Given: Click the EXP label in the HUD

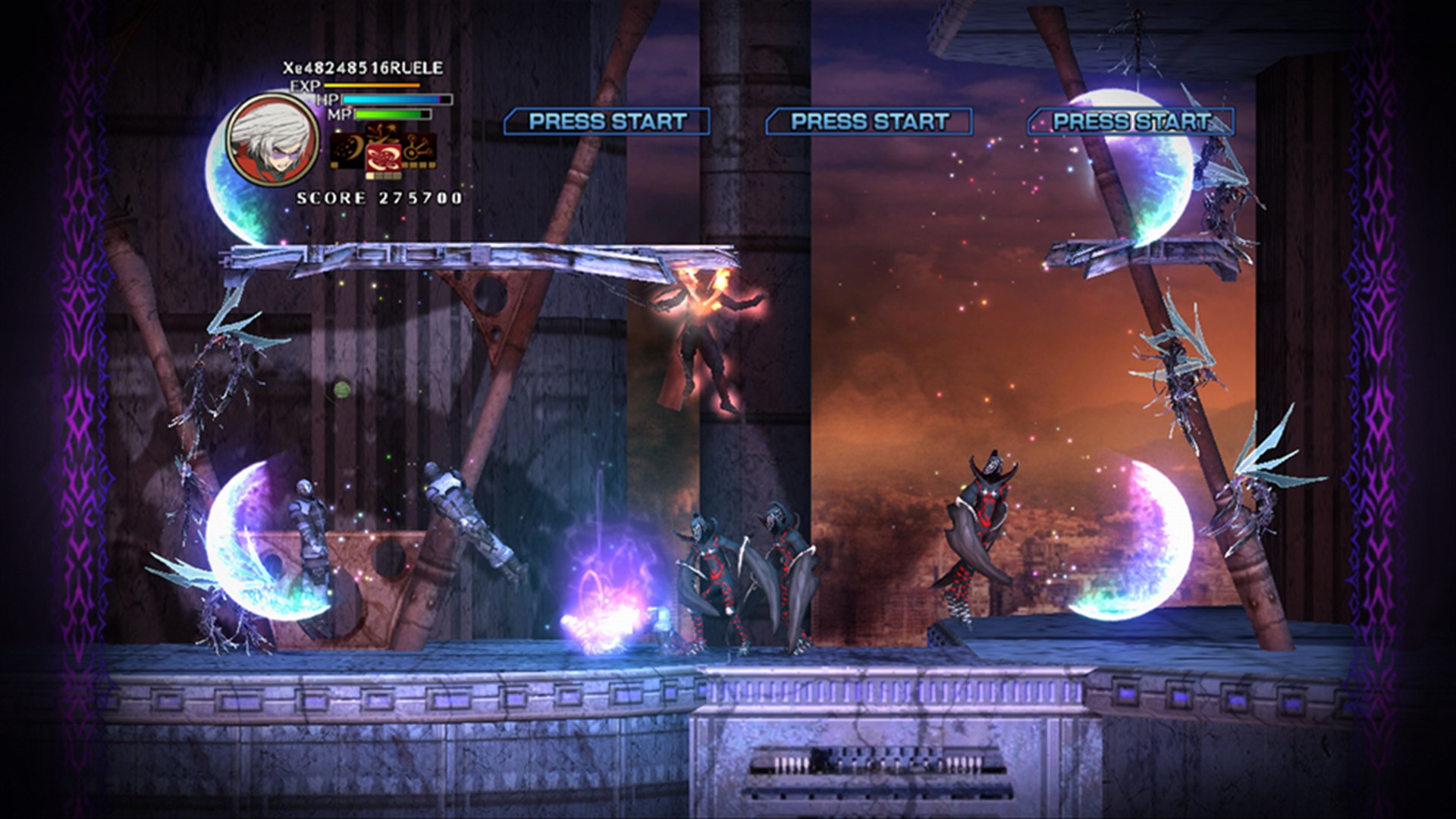Looking at the screenshot, I should coord(303,86).
